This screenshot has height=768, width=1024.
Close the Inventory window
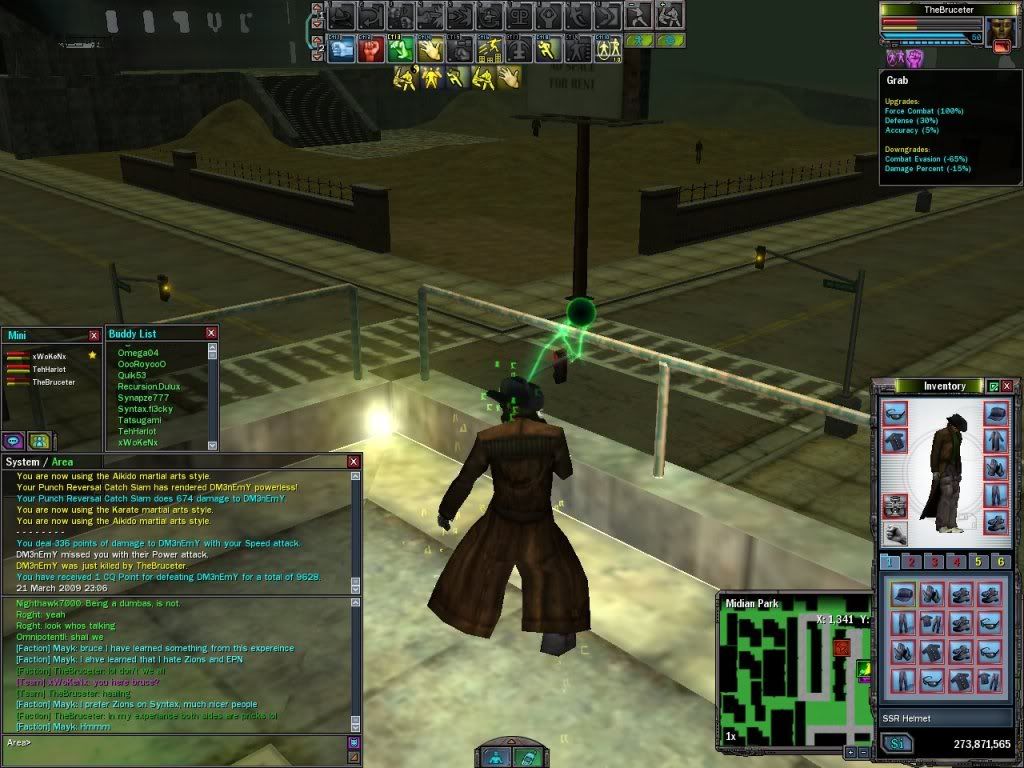pos(1007,386)
